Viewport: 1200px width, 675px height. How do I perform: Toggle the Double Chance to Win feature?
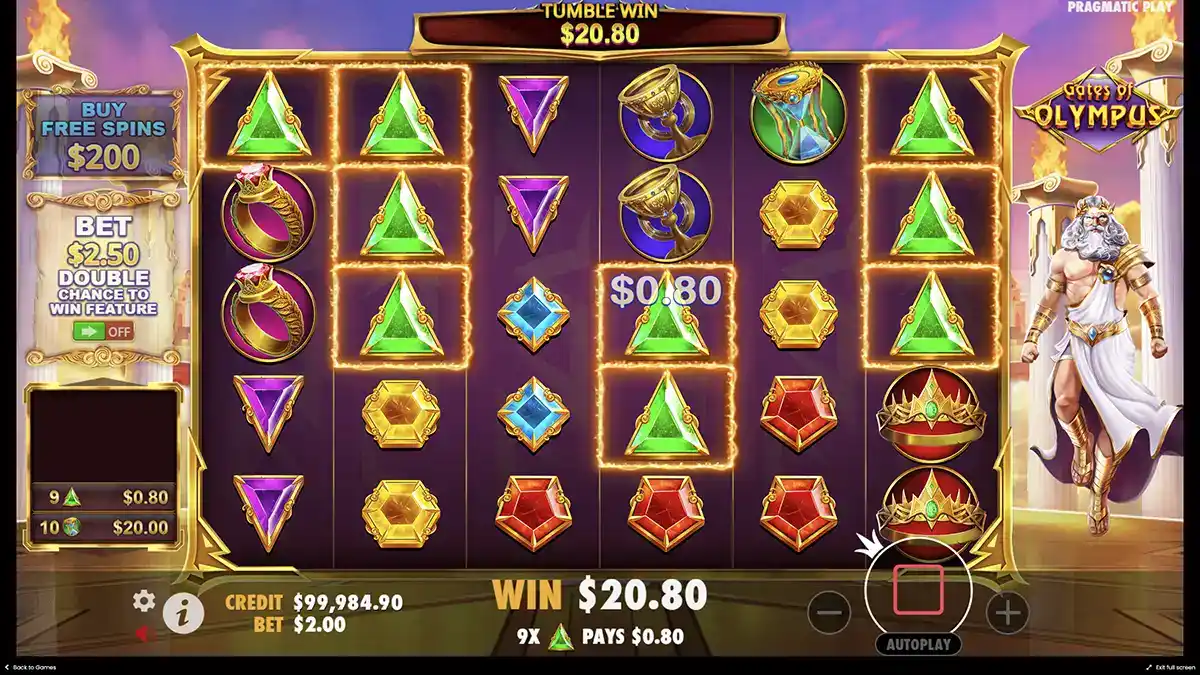102,330
